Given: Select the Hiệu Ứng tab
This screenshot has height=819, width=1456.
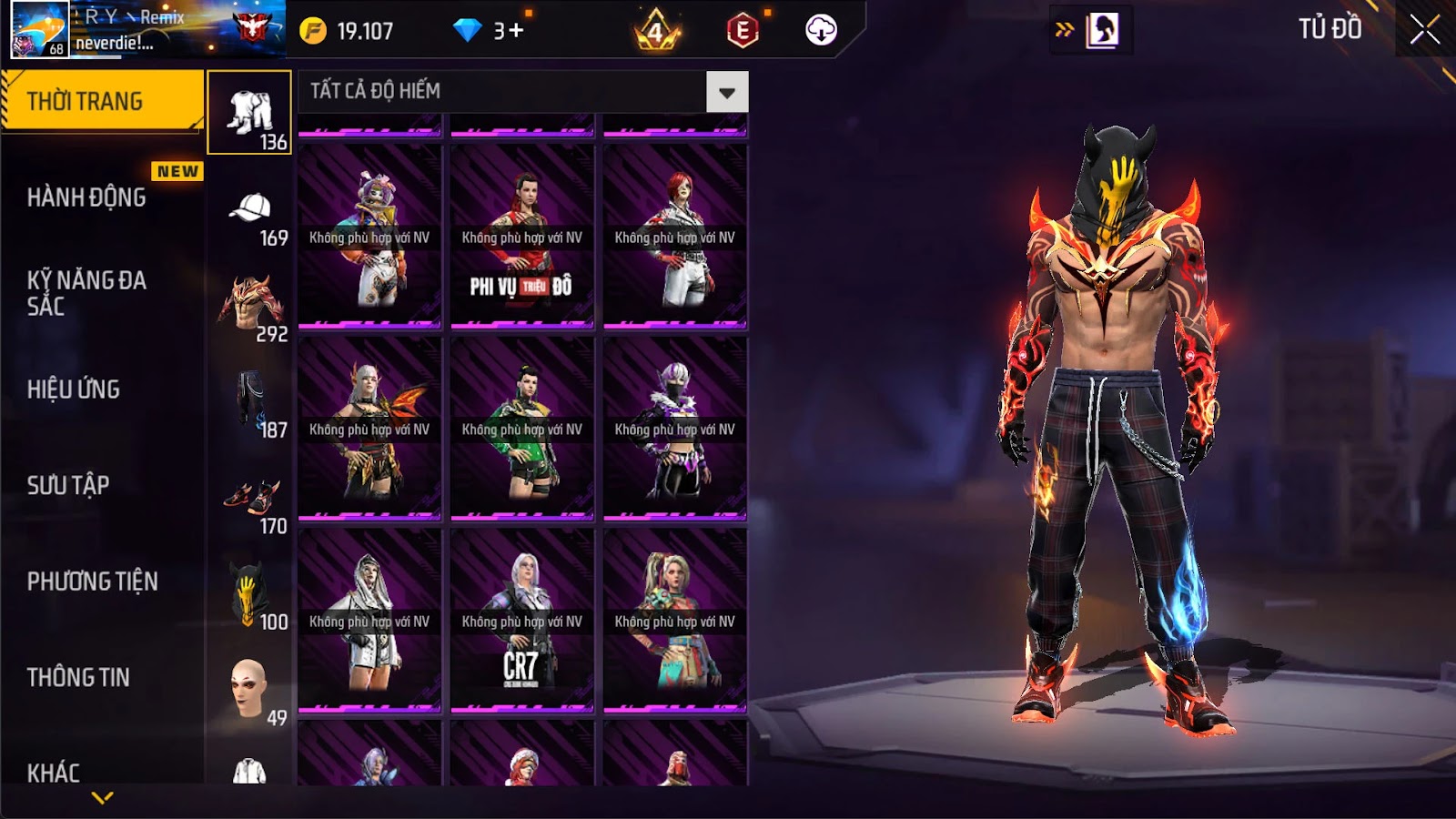Looking at the screenshot, I should pyautogui.click(x=74, y=389).
